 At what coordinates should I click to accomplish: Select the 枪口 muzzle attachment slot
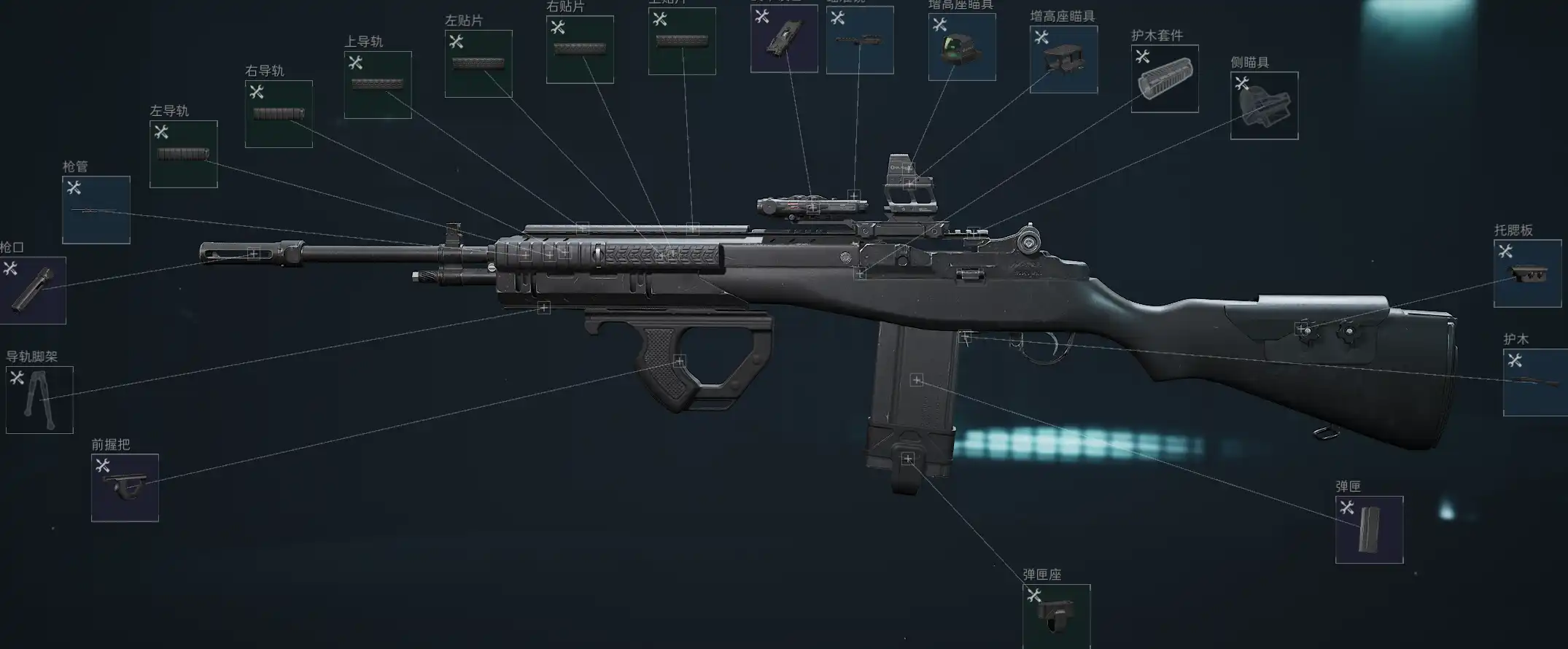coord(32,290)
